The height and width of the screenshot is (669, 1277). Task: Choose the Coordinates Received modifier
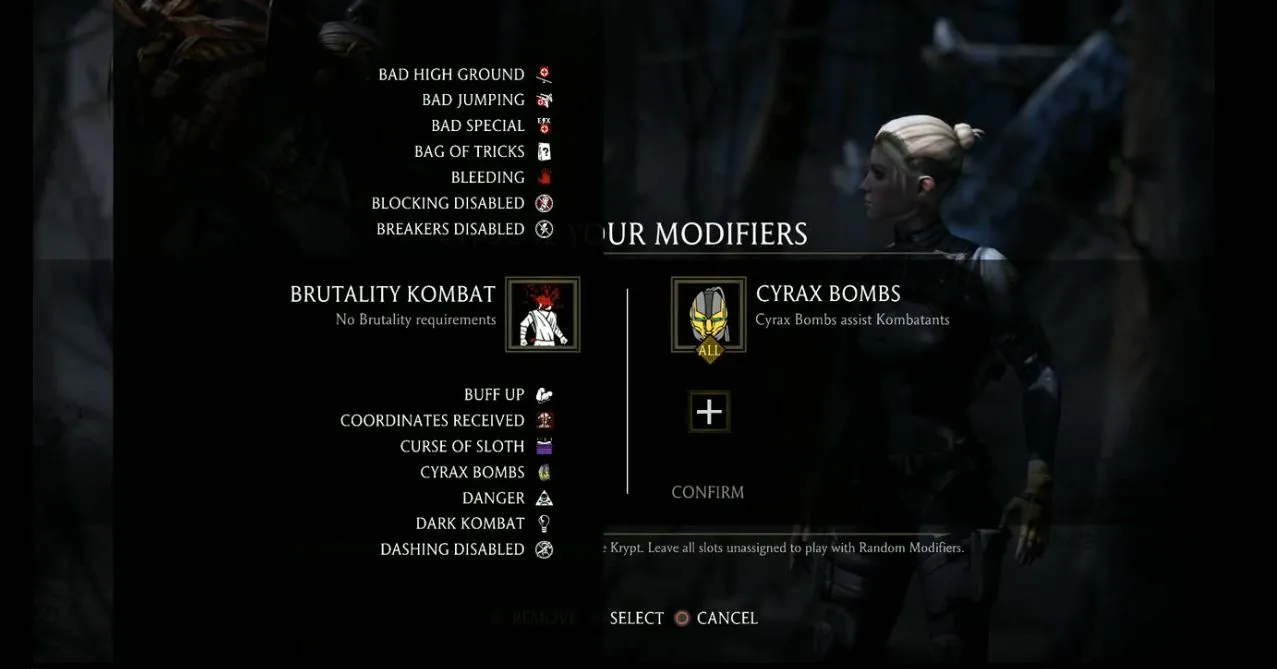click(x=432, y=421)
